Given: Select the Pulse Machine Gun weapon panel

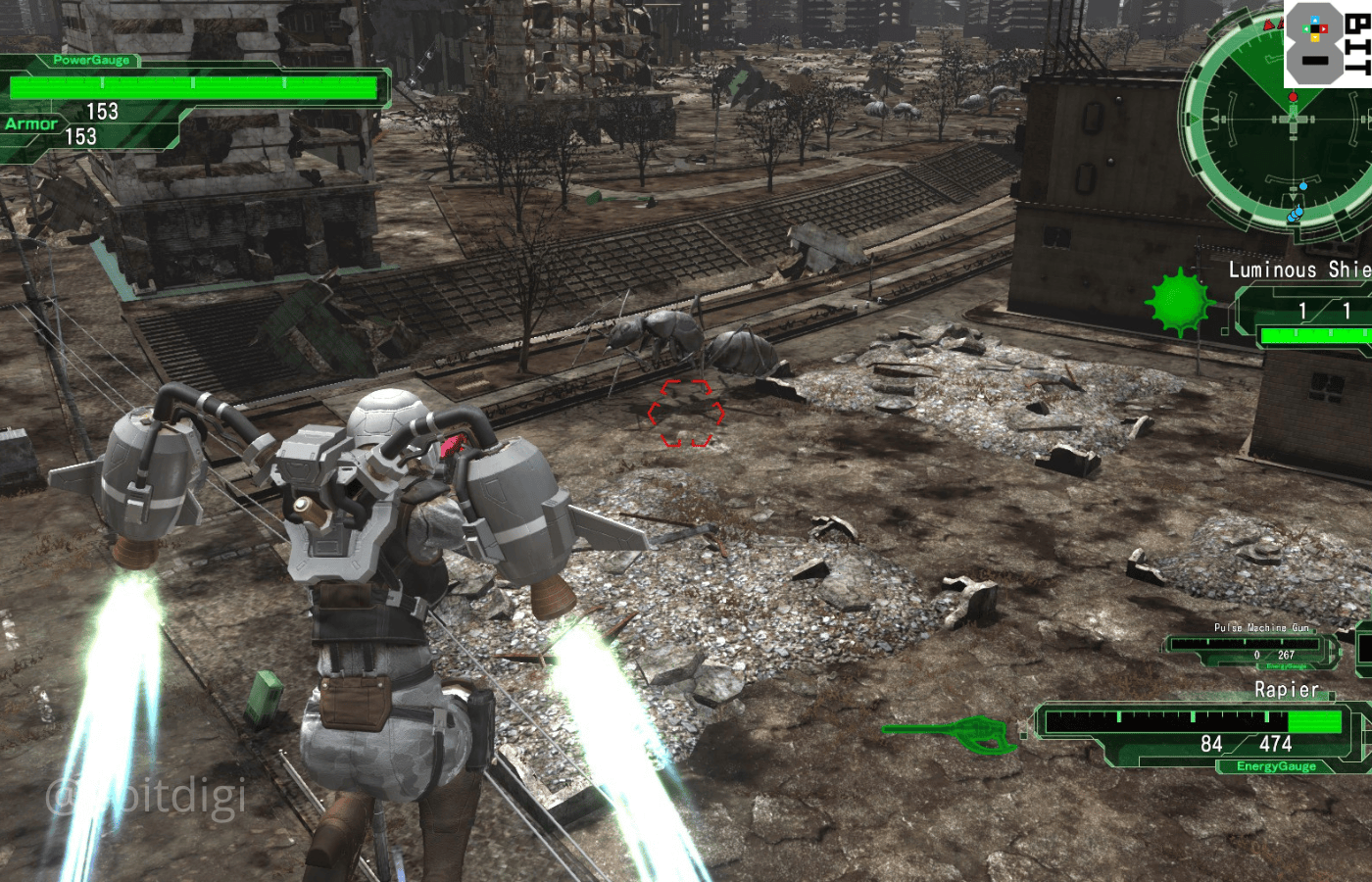Looking at the screenshot, I should pos(1254,648).
